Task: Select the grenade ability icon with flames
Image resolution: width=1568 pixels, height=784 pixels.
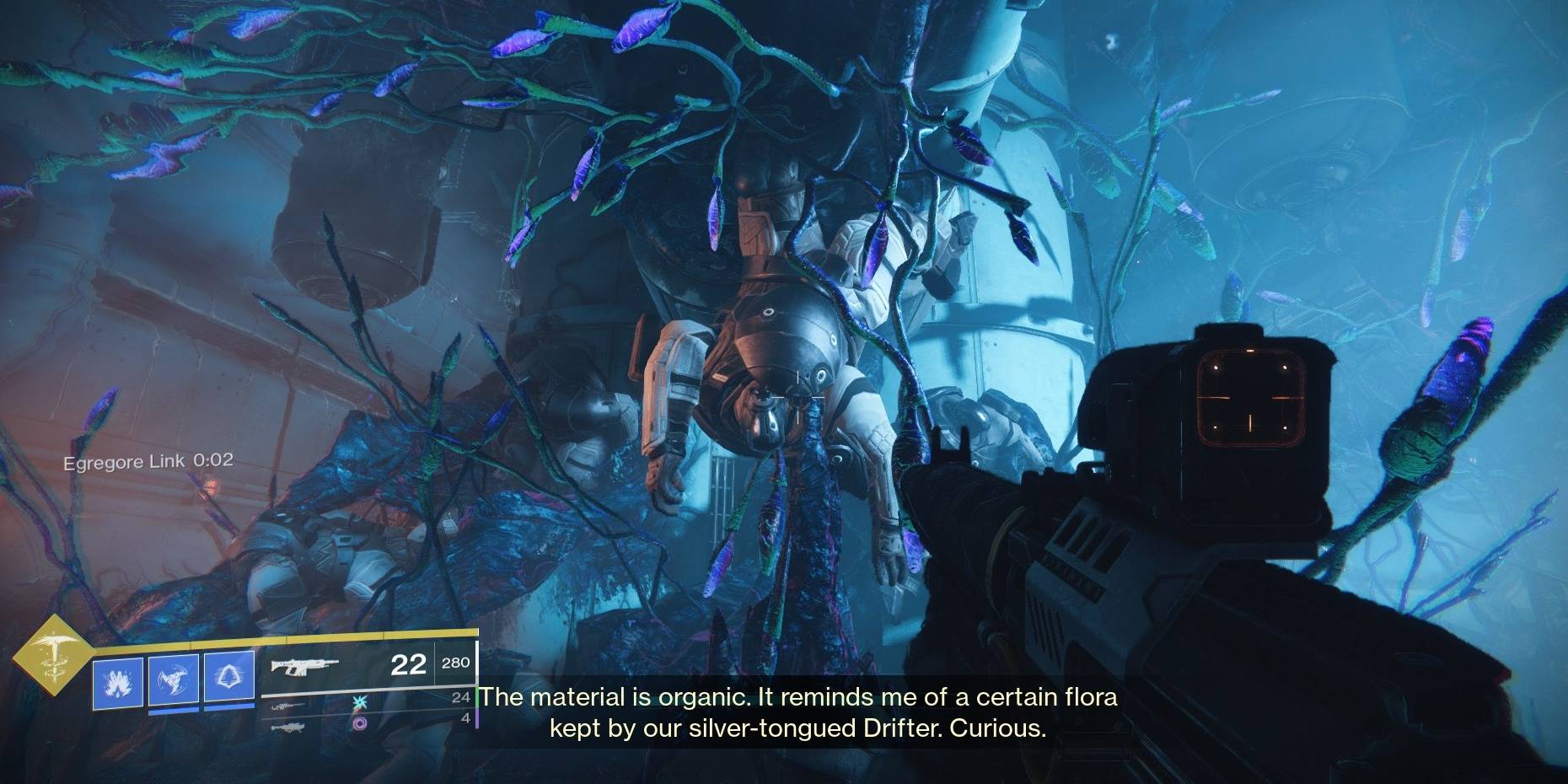Action: click(x=117, y=679)
